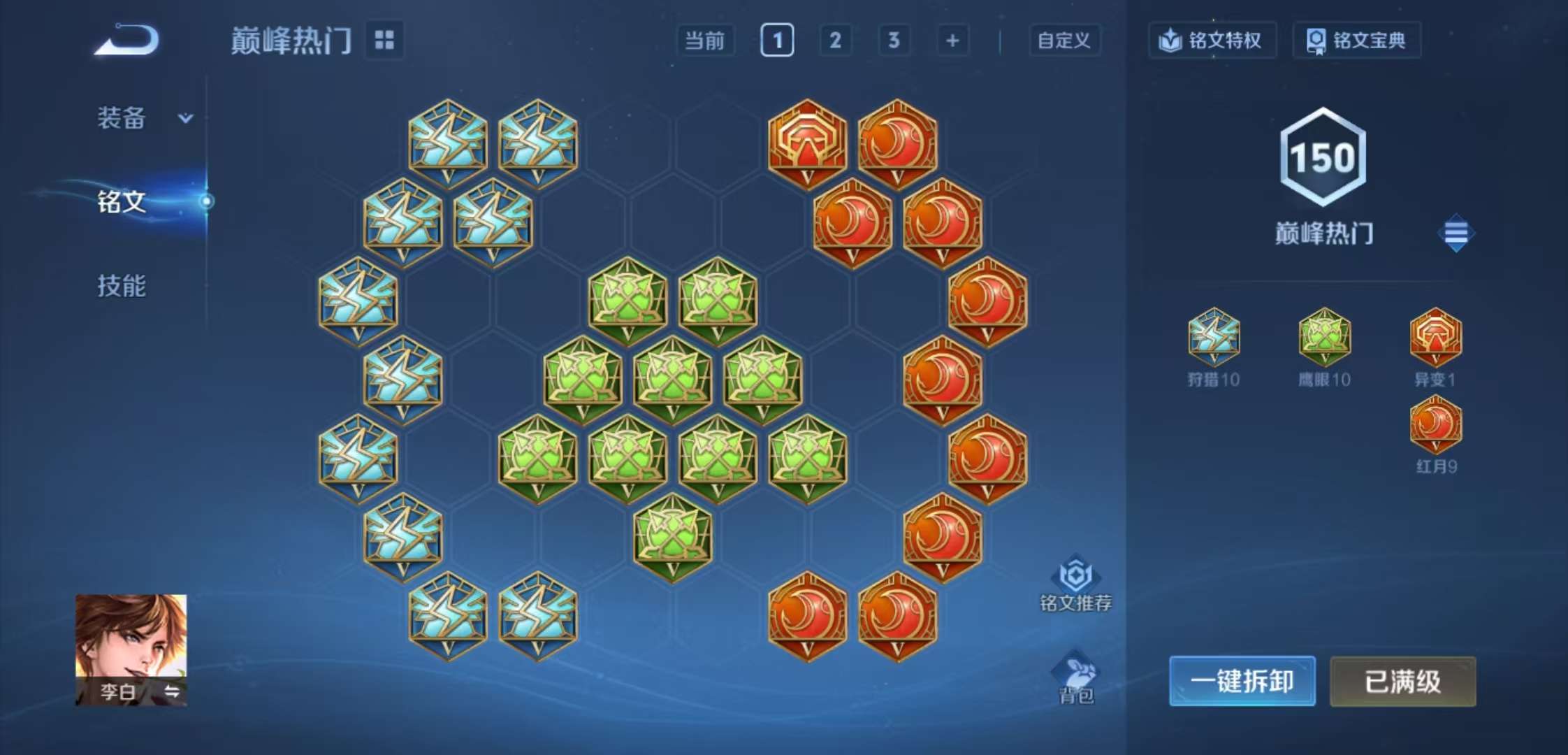Screen dimensions: 1568x755
Task: Add a new page with the + button
Action: click(x=952, y=41)
